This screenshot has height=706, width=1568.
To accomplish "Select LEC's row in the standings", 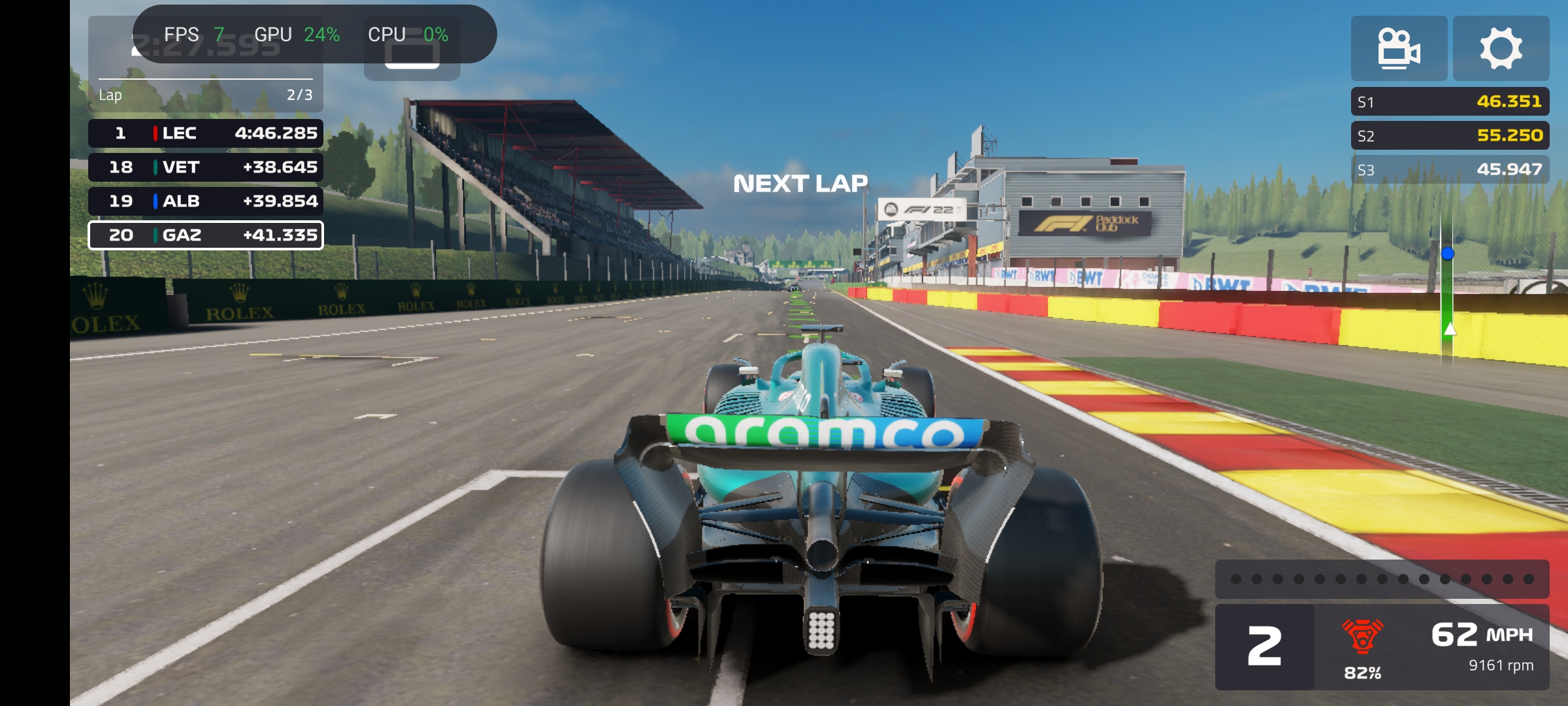I will (x=206, y=133).
